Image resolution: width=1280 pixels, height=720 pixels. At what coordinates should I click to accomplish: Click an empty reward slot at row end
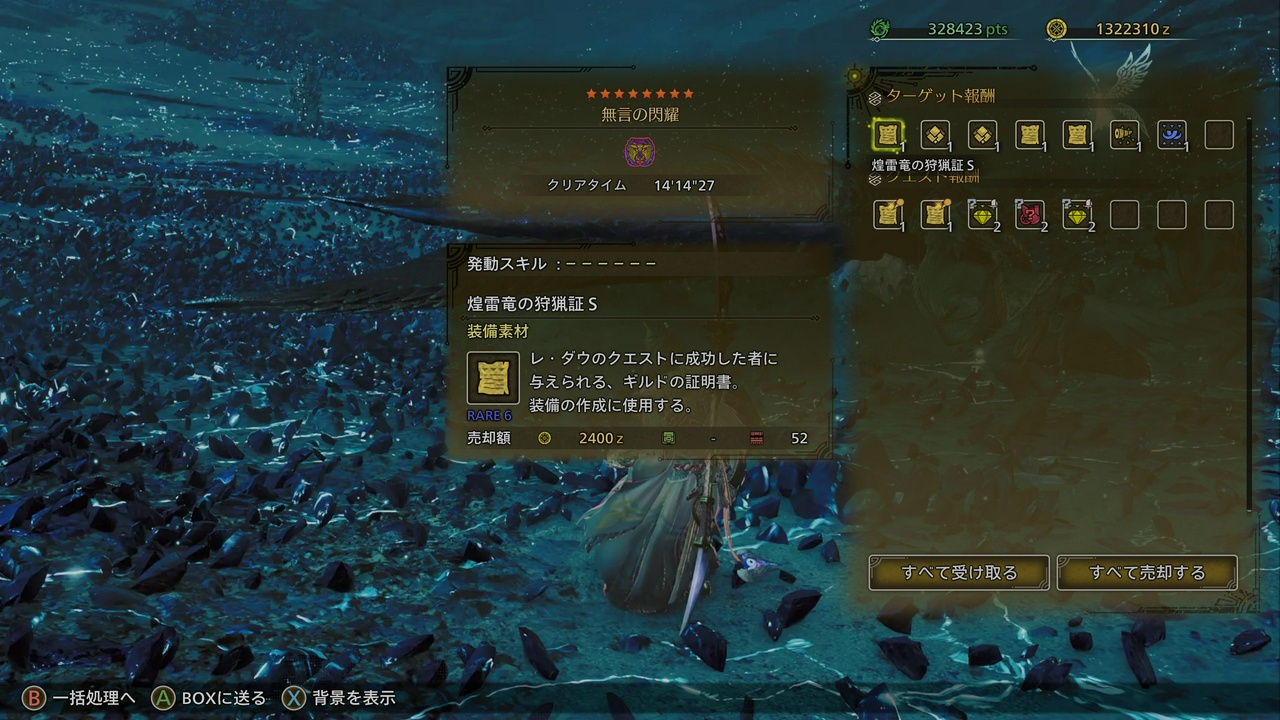coord(1219,136)
